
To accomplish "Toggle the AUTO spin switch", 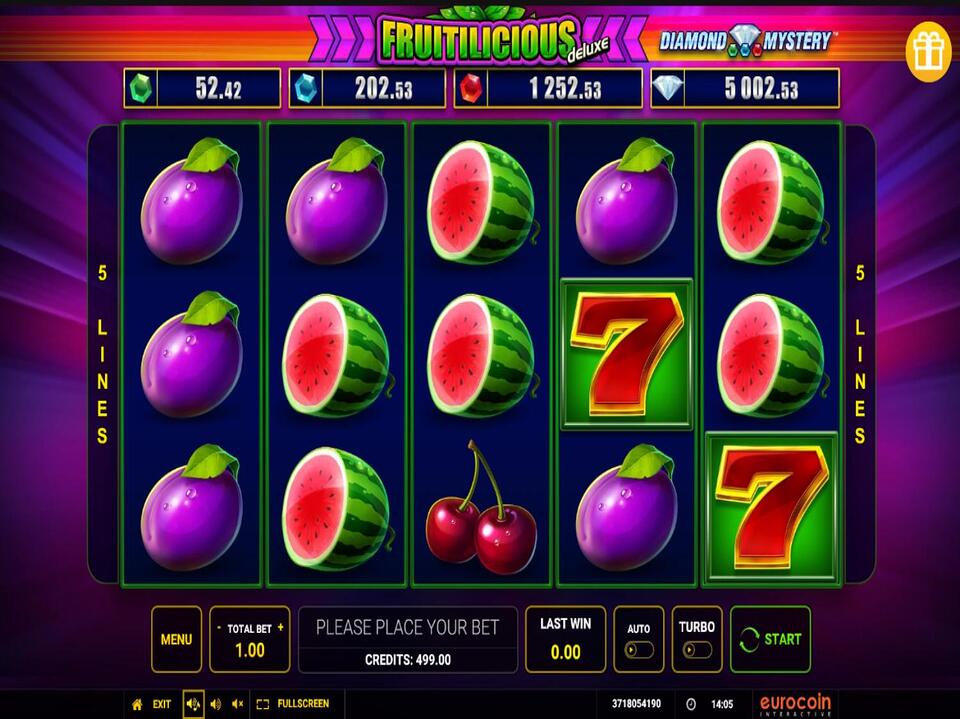I will tap(638, 649).
